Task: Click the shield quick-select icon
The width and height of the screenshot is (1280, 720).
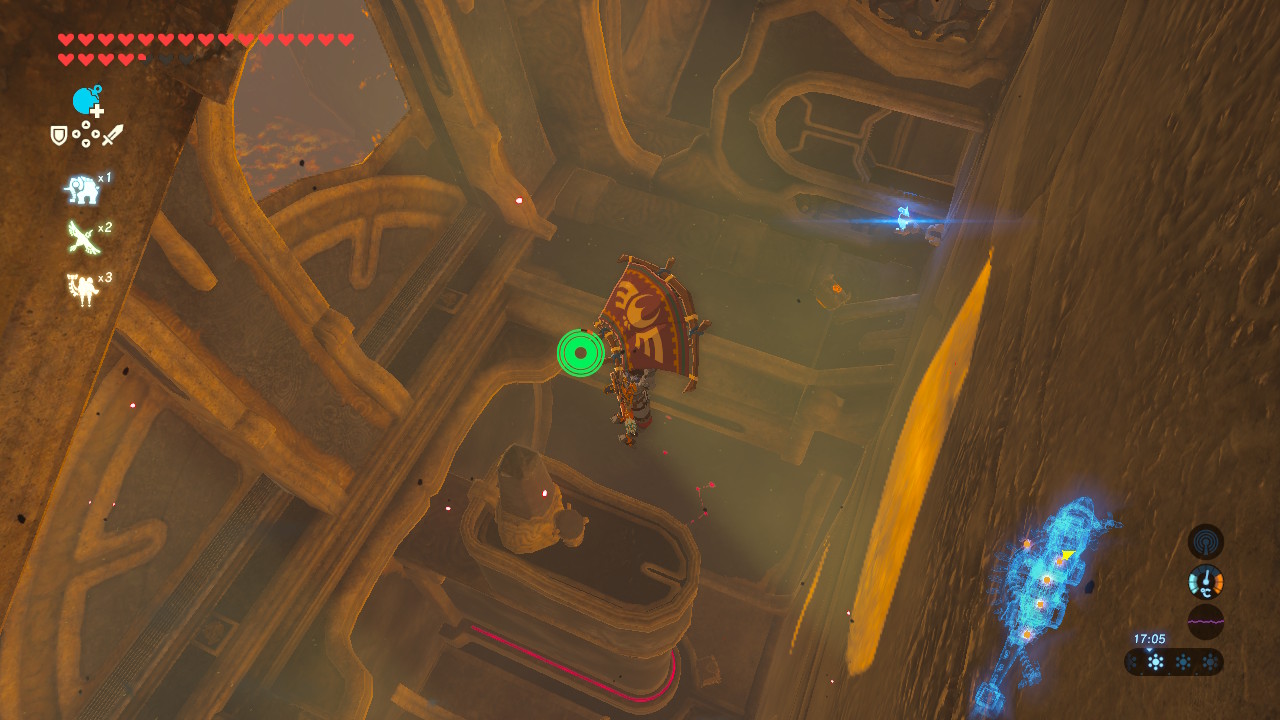Action: (59, 135)
